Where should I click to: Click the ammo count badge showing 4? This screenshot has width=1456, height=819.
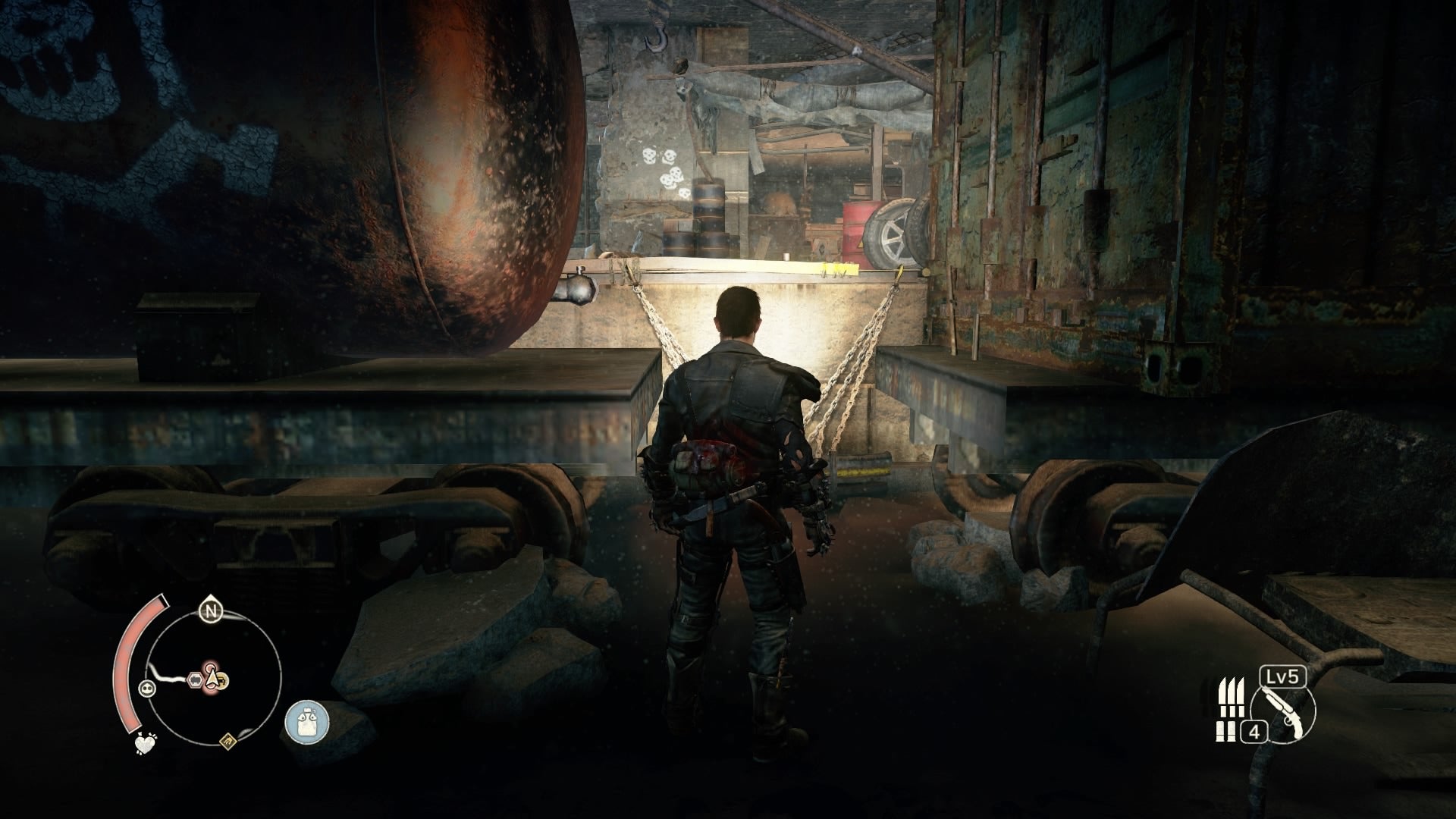pos(1254,732)
